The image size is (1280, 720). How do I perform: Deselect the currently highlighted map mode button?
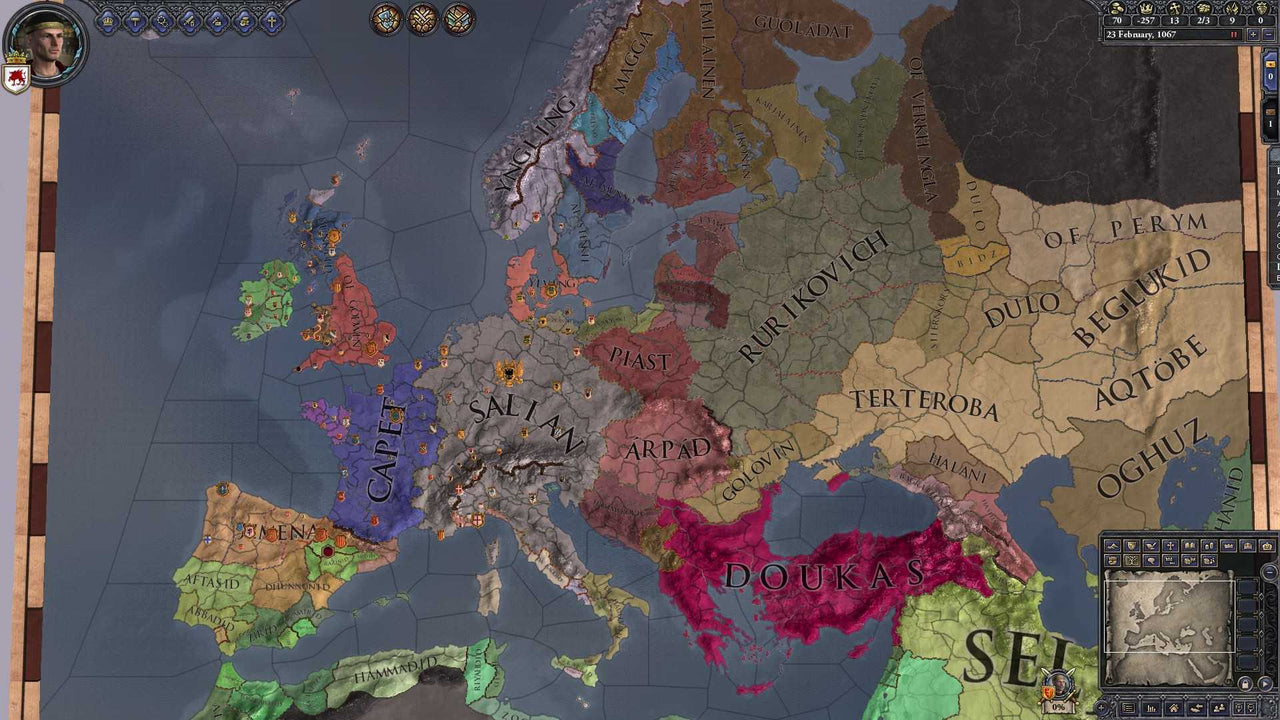1130,561
